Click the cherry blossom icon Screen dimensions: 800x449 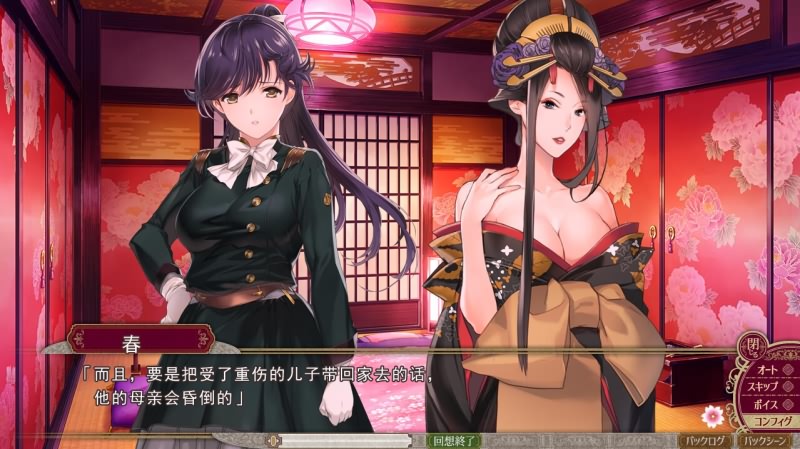pos(712,414)
